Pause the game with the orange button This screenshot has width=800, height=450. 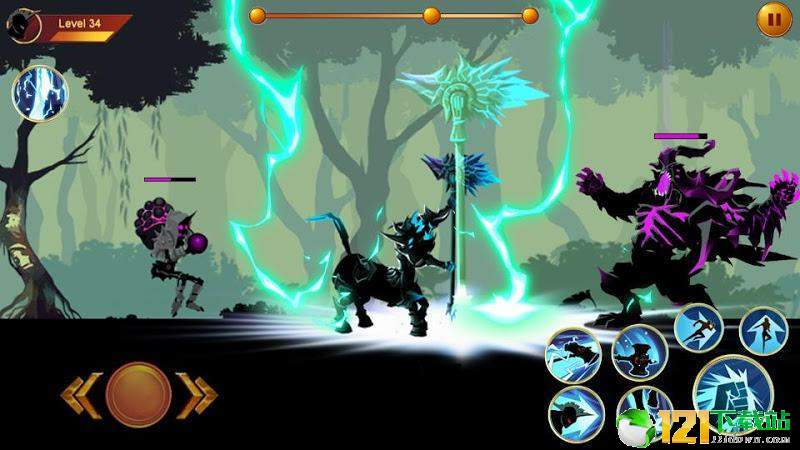click(773, 19)
